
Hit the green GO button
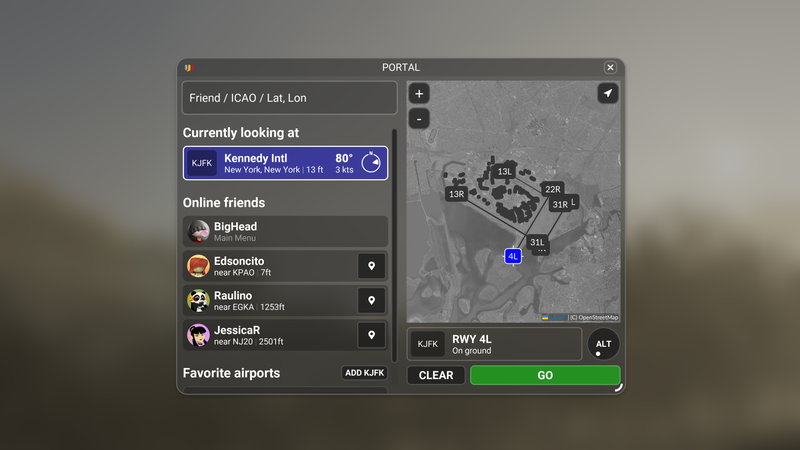coord(545,376)
